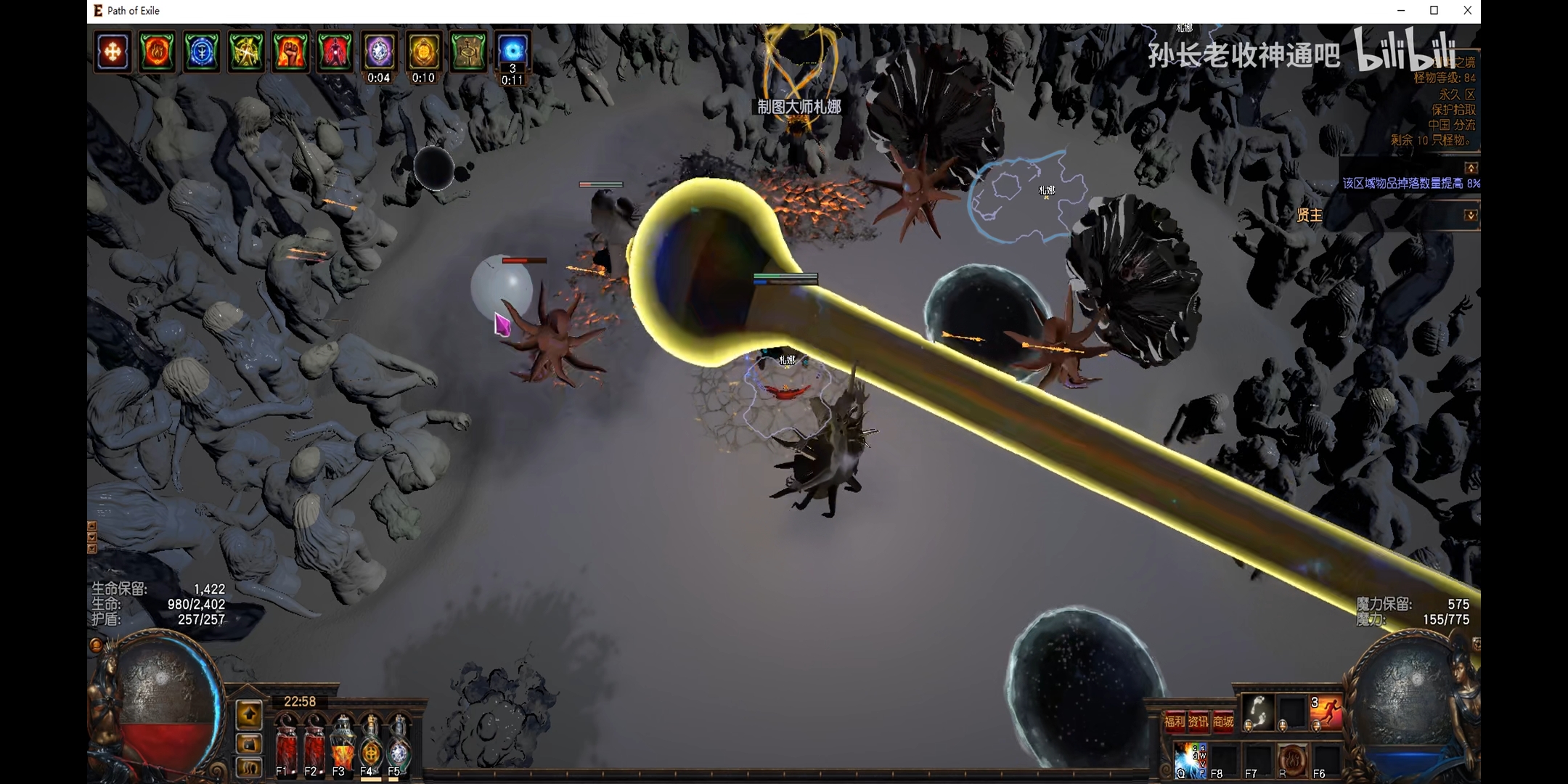The image size is (1568, 784).
Task: Open the 资讯 (news) button
Action: [1199, 721]
